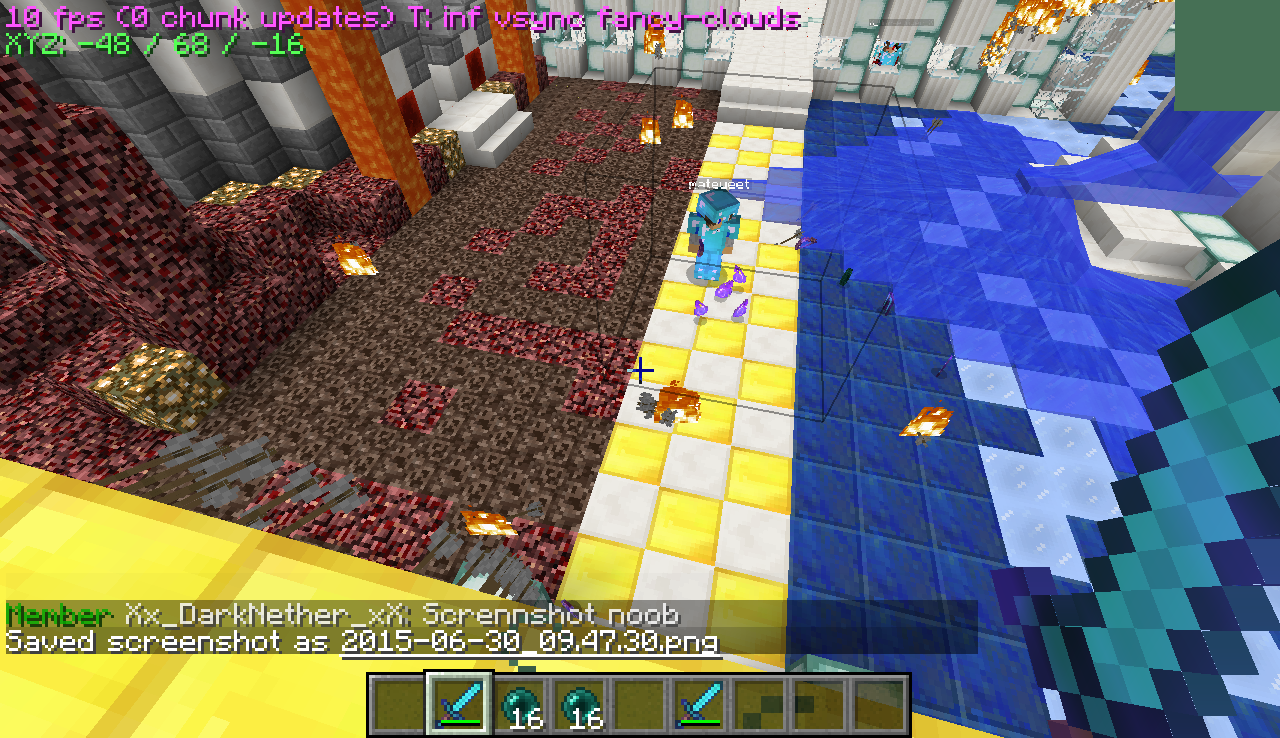Open the saved screenshot 2015-06-30_09.47.30.png link
Viewport: 1280px width, 738px height.
point(530,642)
